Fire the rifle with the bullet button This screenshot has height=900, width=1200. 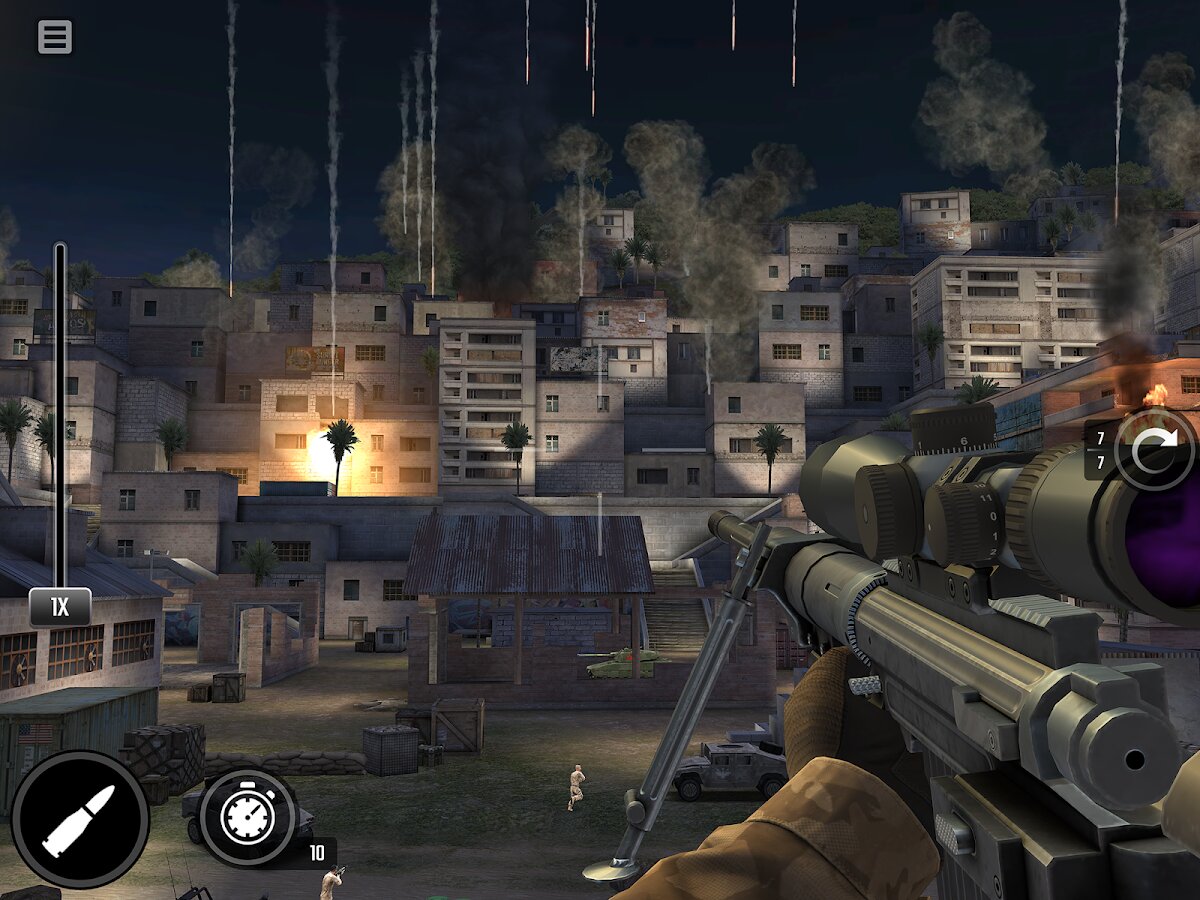tap(80, 820)
